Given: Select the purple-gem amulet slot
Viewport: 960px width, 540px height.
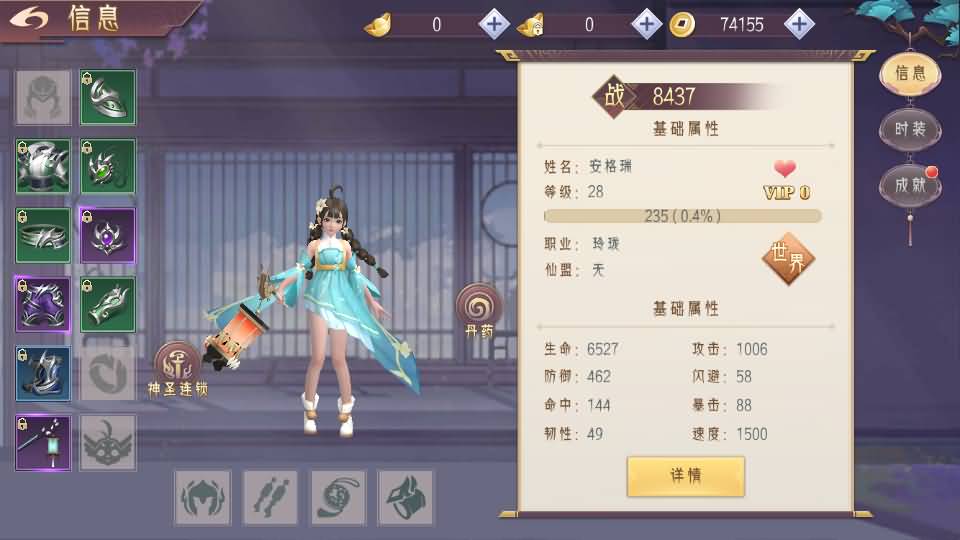Looking at the screenshot, I should click(x=108, y=236).
